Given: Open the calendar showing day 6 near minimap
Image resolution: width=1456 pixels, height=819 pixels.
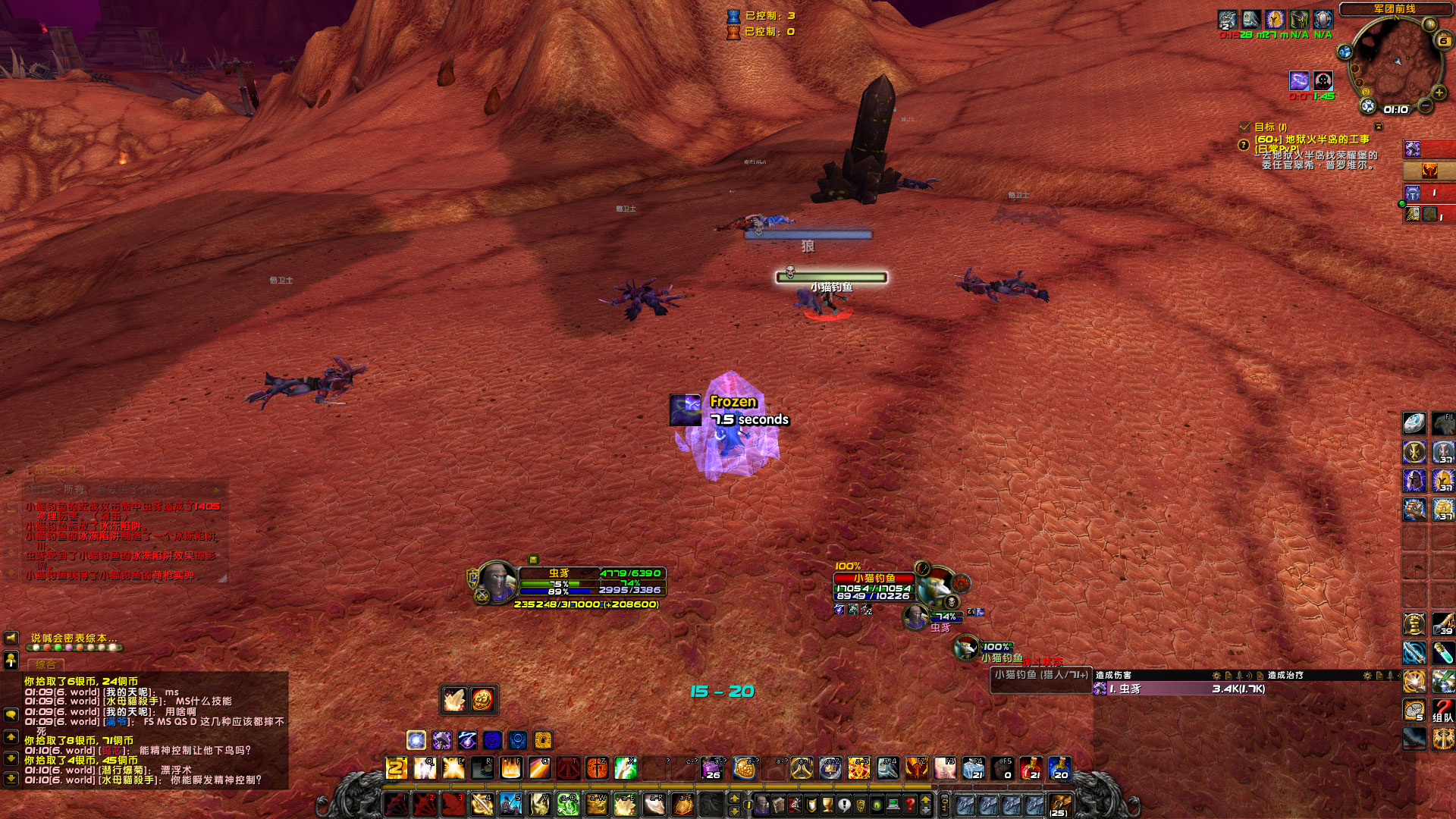Looking at the screenshot, I should [1444, 41].
